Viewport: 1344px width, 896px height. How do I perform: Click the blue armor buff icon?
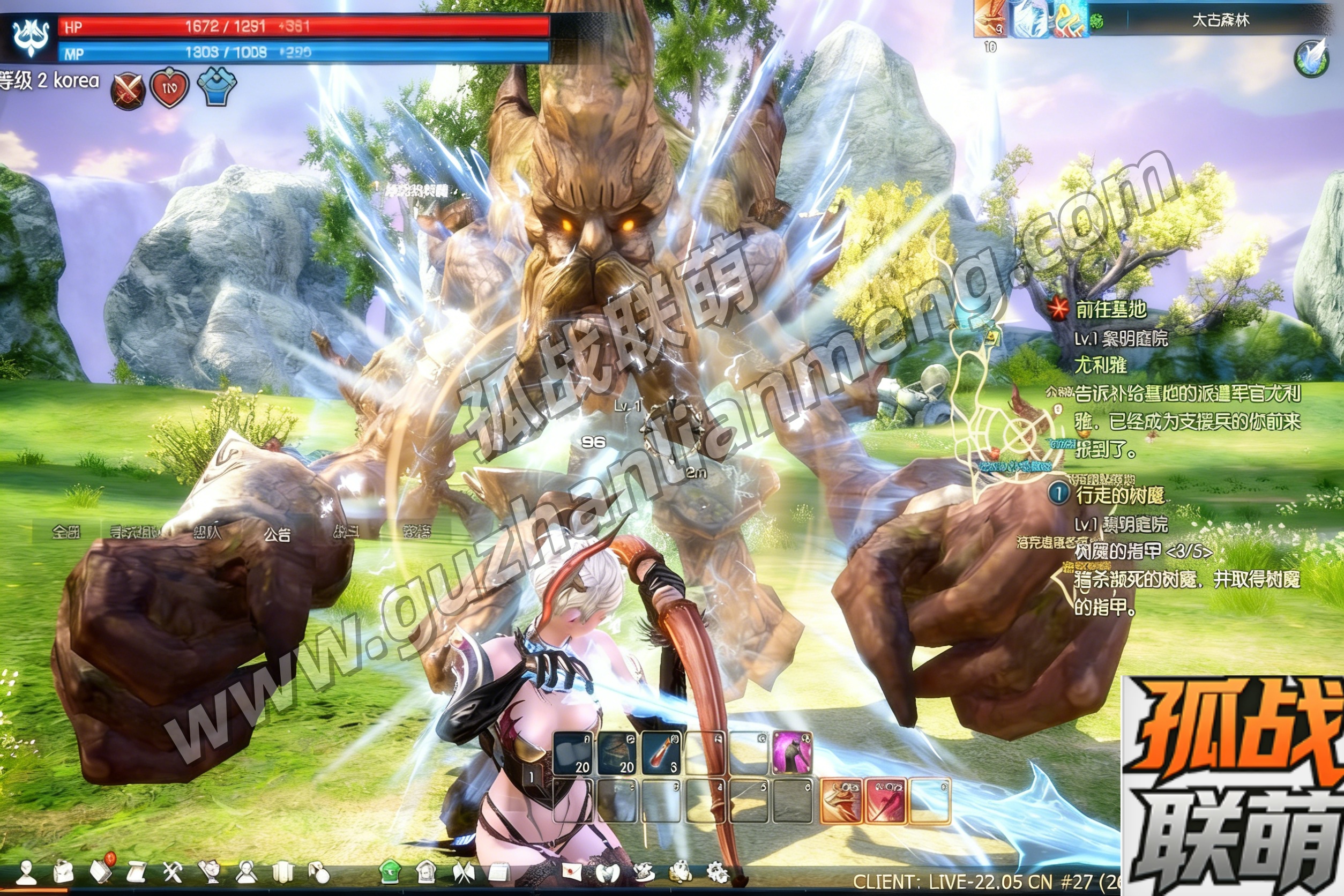pos(216,86)
